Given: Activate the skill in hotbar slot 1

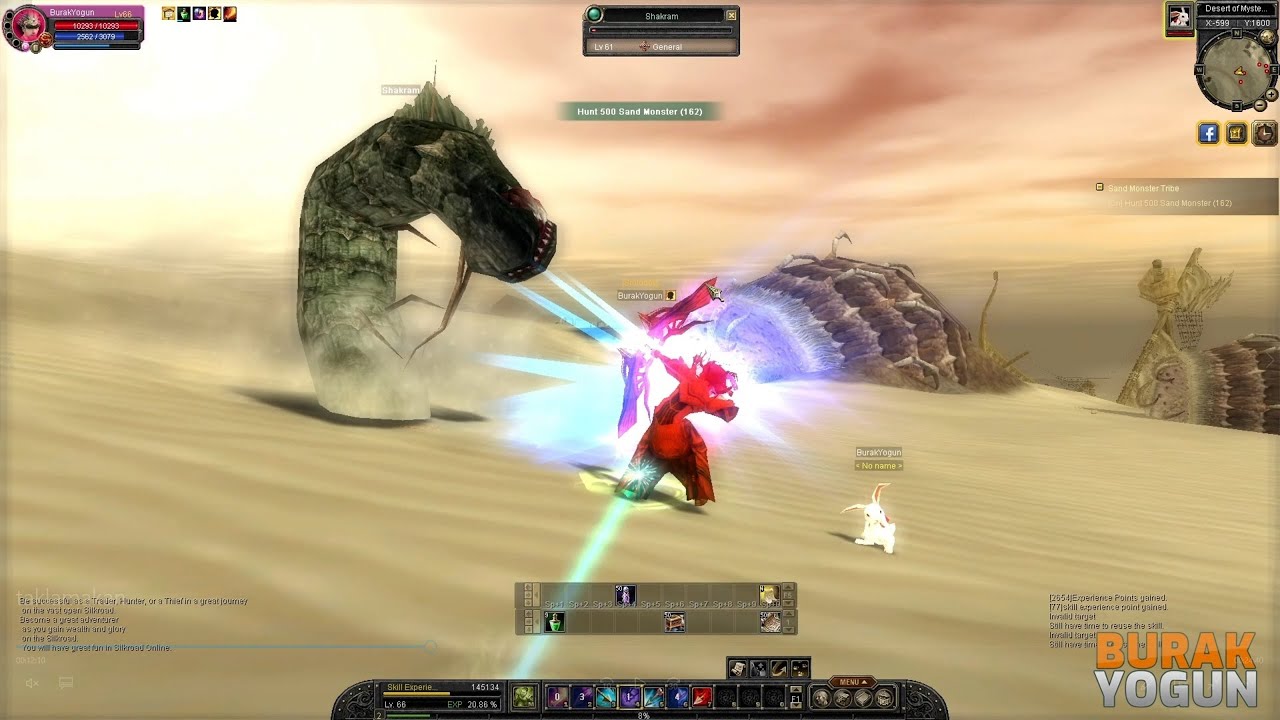Looking at the screenshot, I should (557, 697).
